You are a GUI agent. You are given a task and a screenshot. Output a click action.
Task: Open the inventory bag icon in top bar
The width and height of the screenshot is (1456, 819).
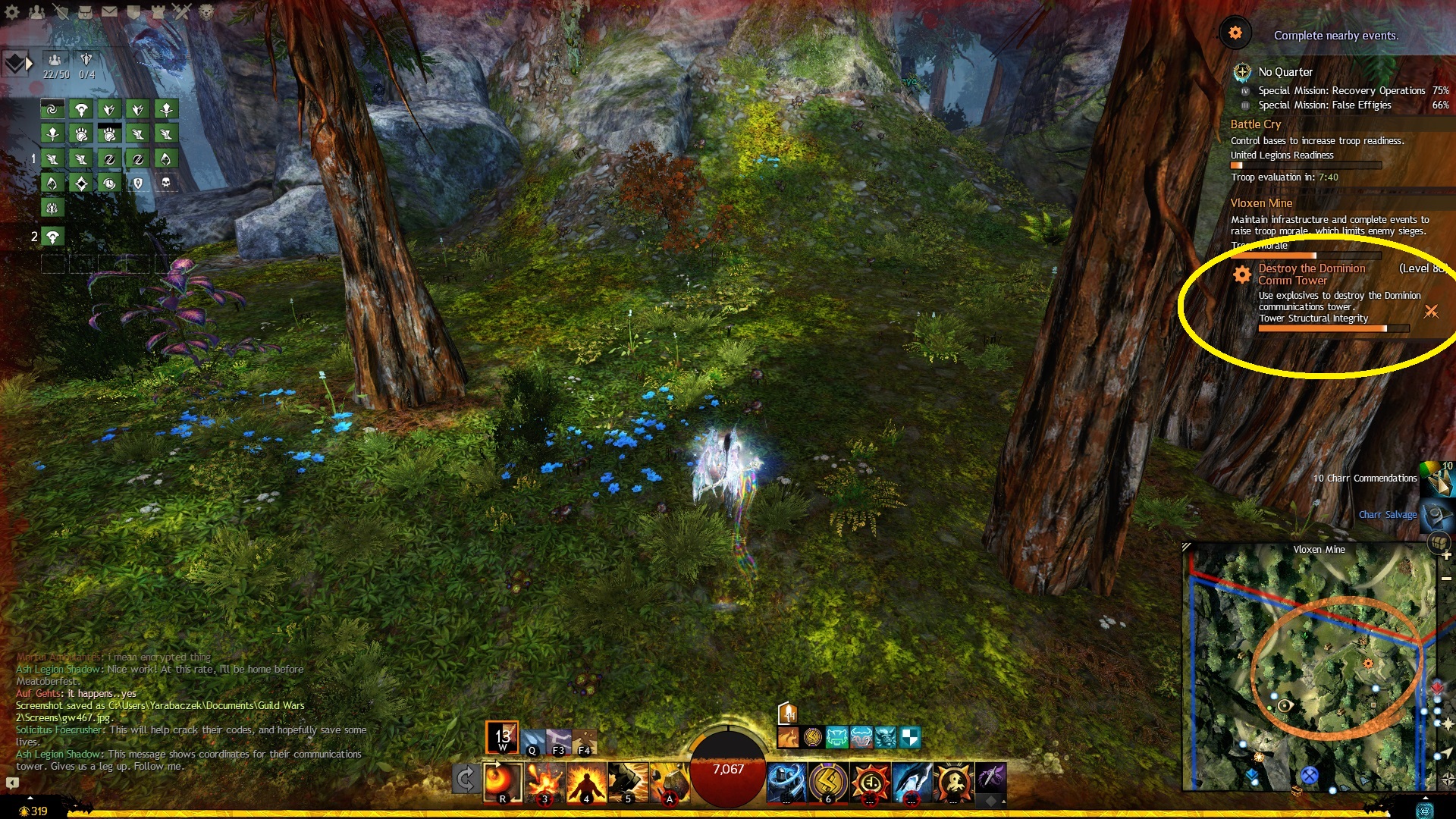(x=85, y=11)
